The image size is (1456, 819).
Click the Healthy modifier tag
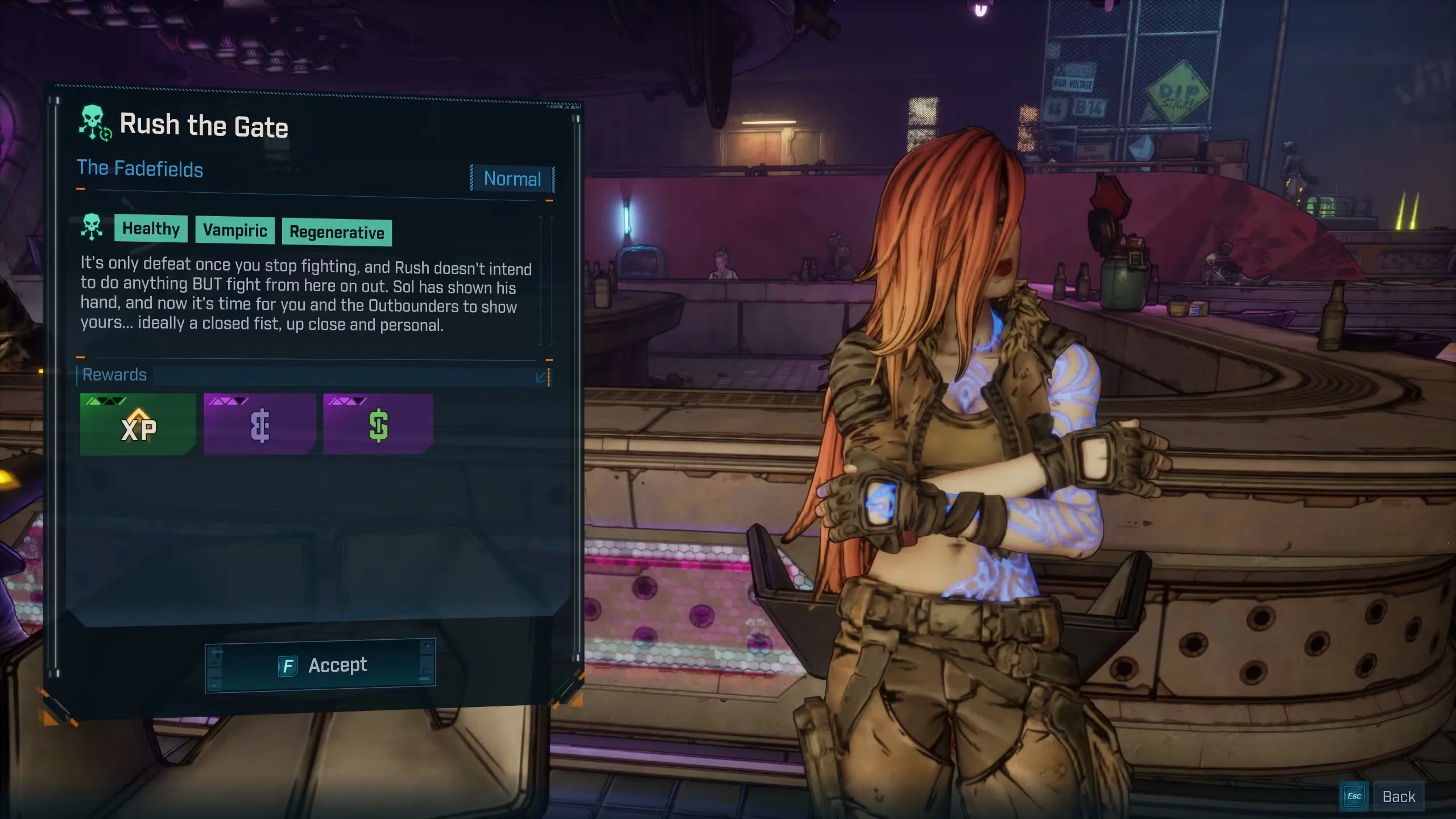151,229
